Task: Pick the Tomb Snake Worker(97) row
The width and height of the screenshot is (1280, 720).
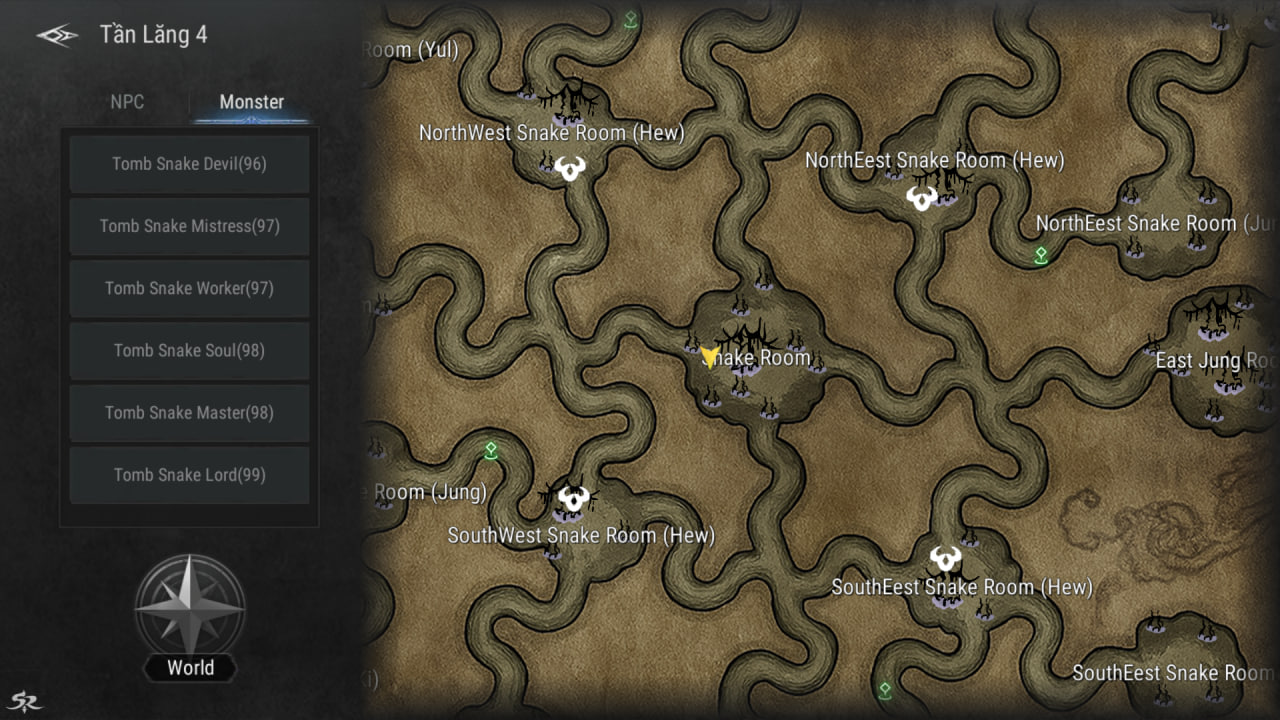Action: pyautogui.click(x=189, y=288)
